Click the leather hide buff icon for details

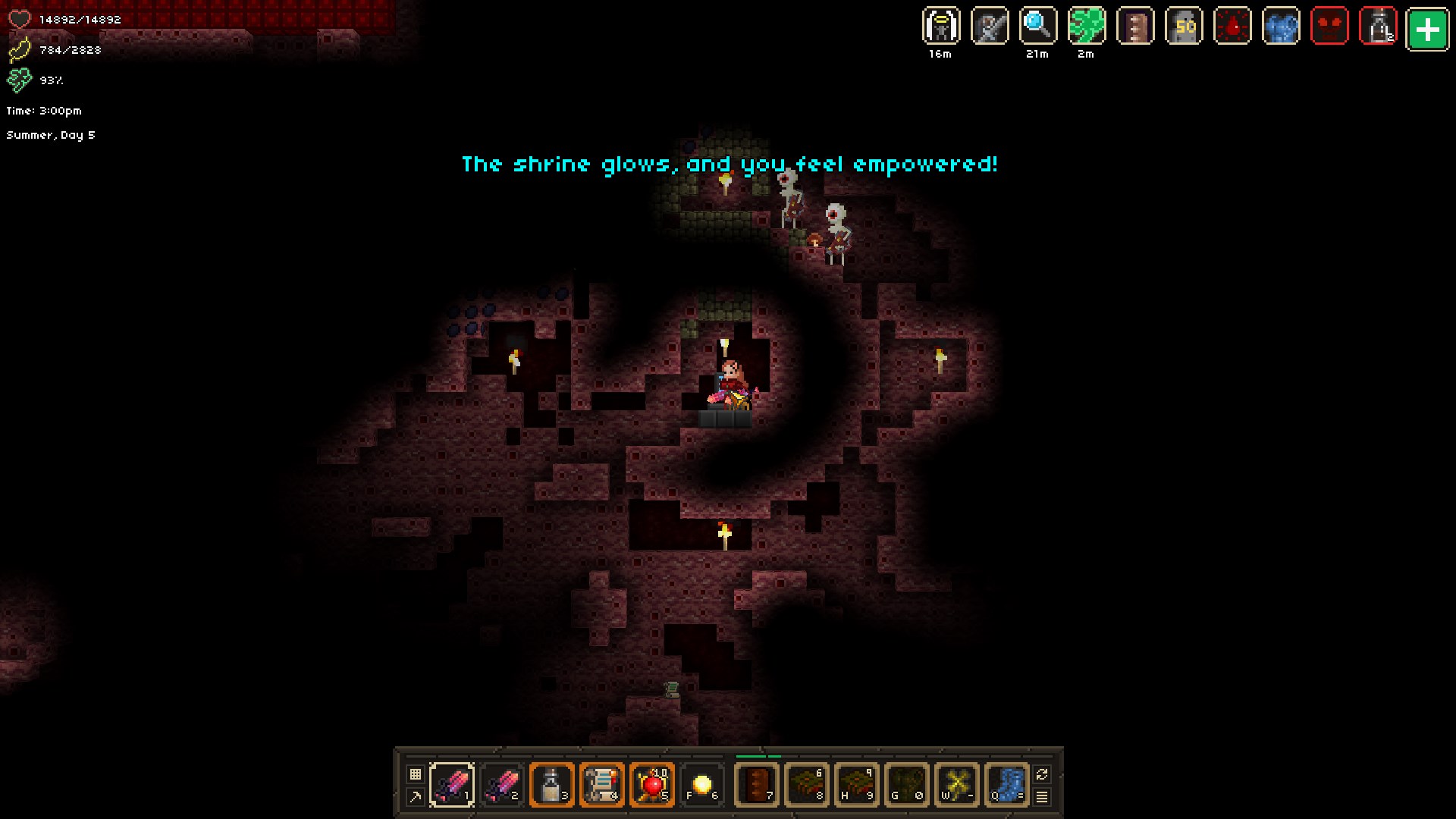[x=1136, y=25]
